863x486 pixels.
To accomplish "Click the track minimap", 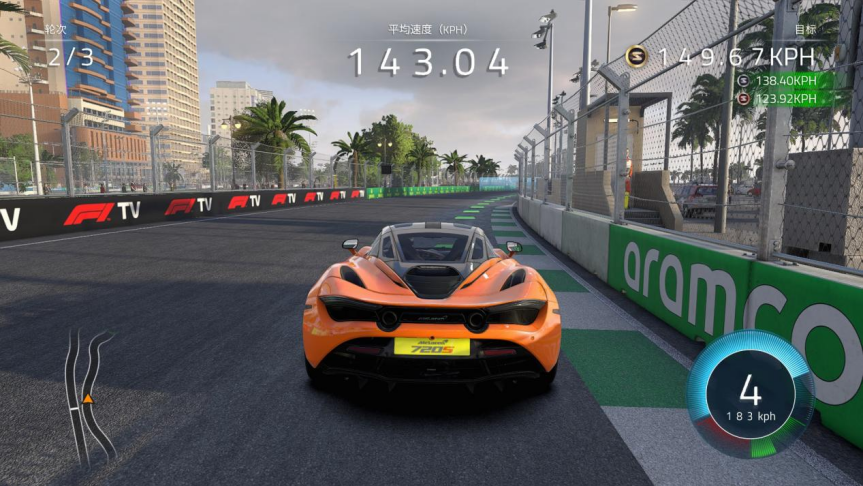I will (87, 397).
